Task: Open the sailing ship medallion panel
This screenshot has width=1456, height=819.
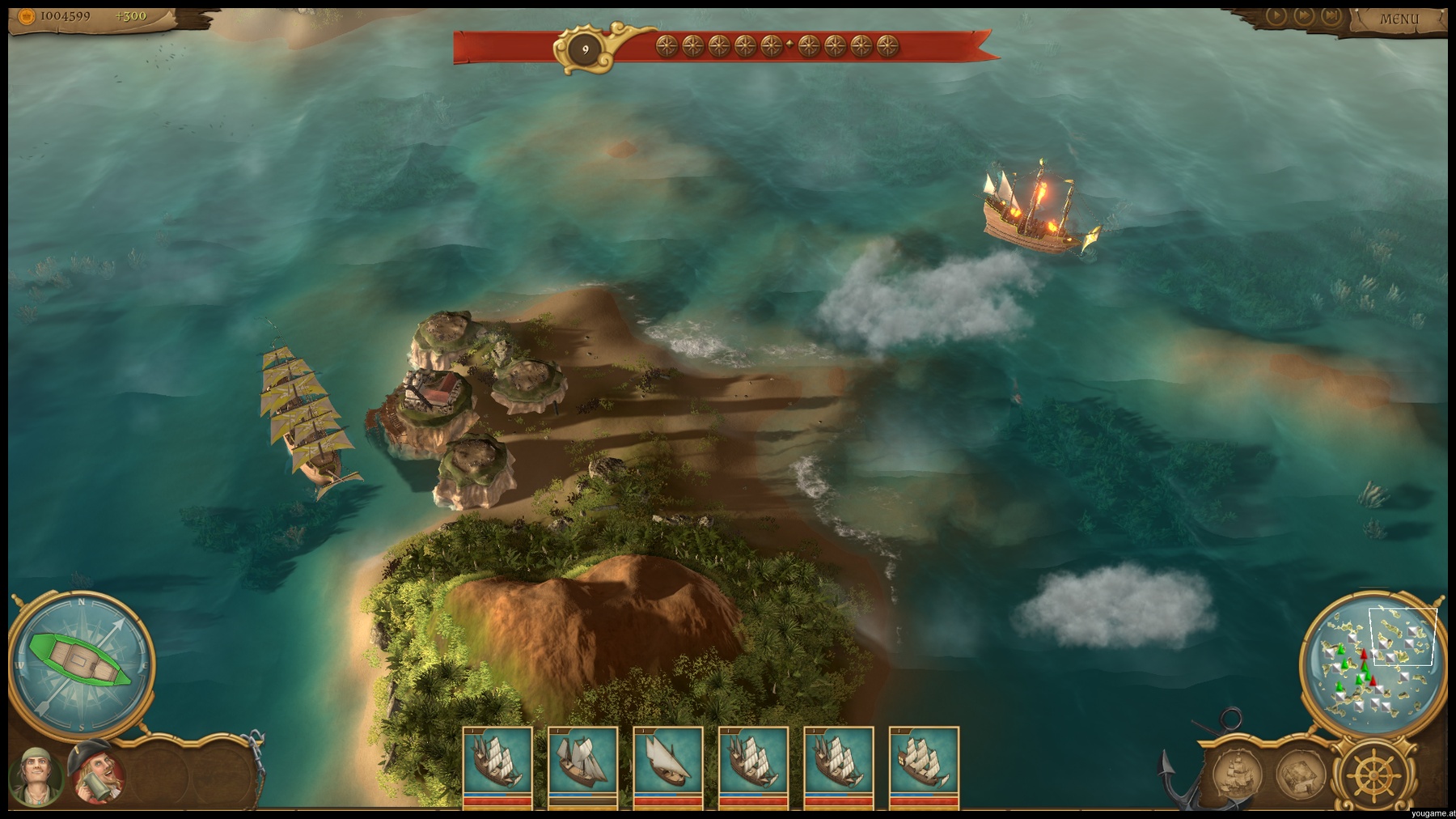Action: 1237,773
